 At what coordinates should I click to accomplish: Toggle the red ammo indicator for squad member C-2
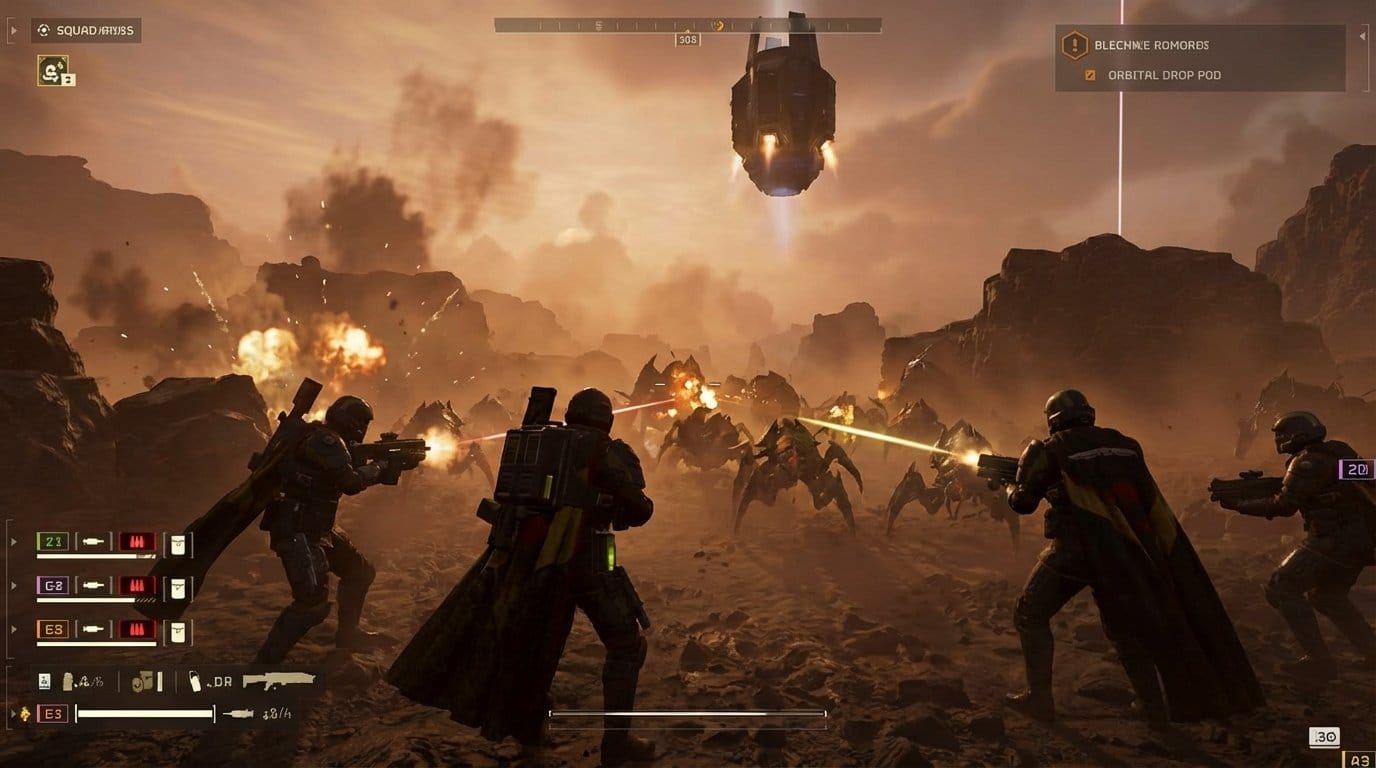point(137,585)
